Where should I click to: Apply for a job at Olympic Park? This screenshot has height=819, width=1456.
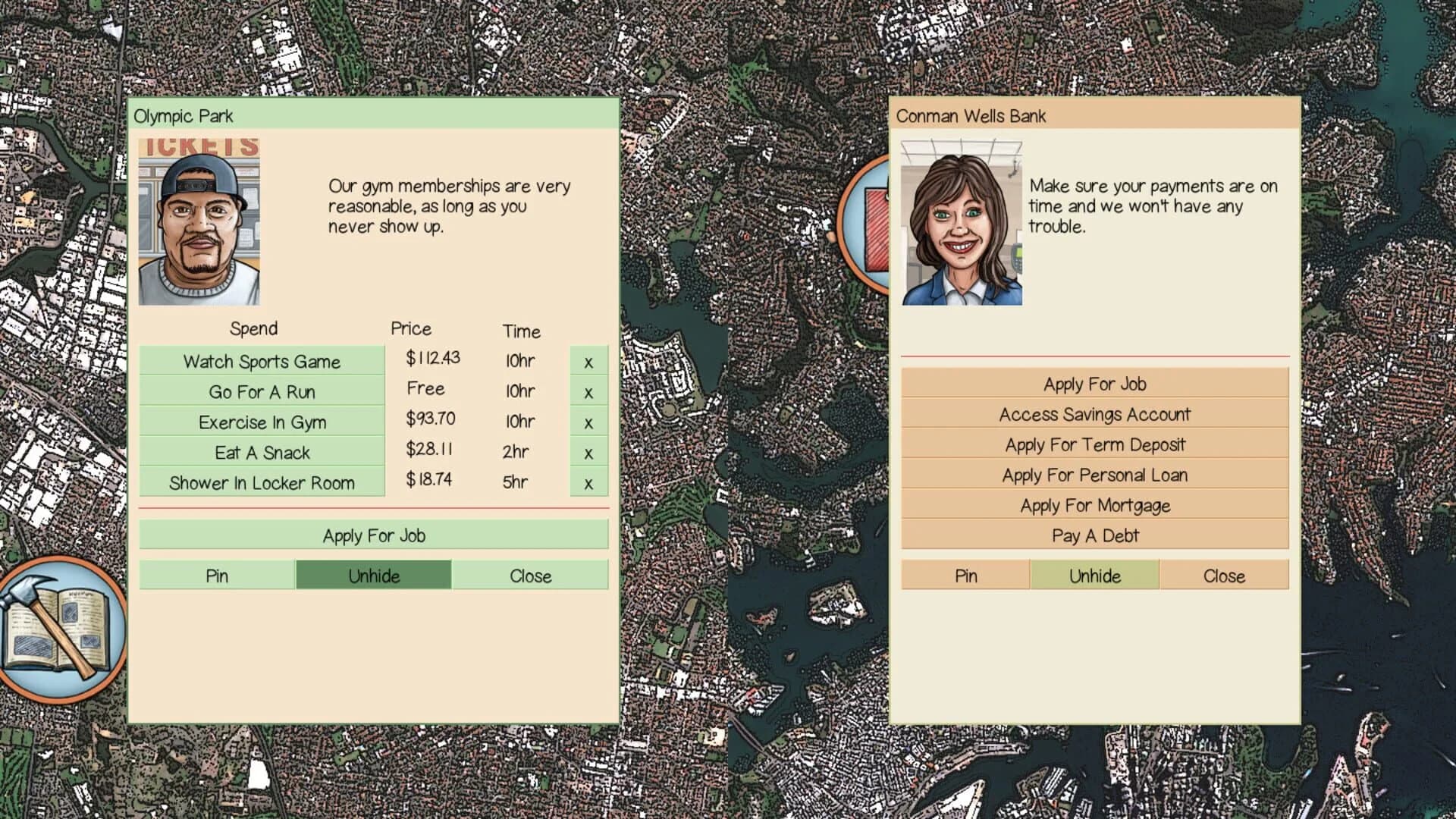[374, 535]
